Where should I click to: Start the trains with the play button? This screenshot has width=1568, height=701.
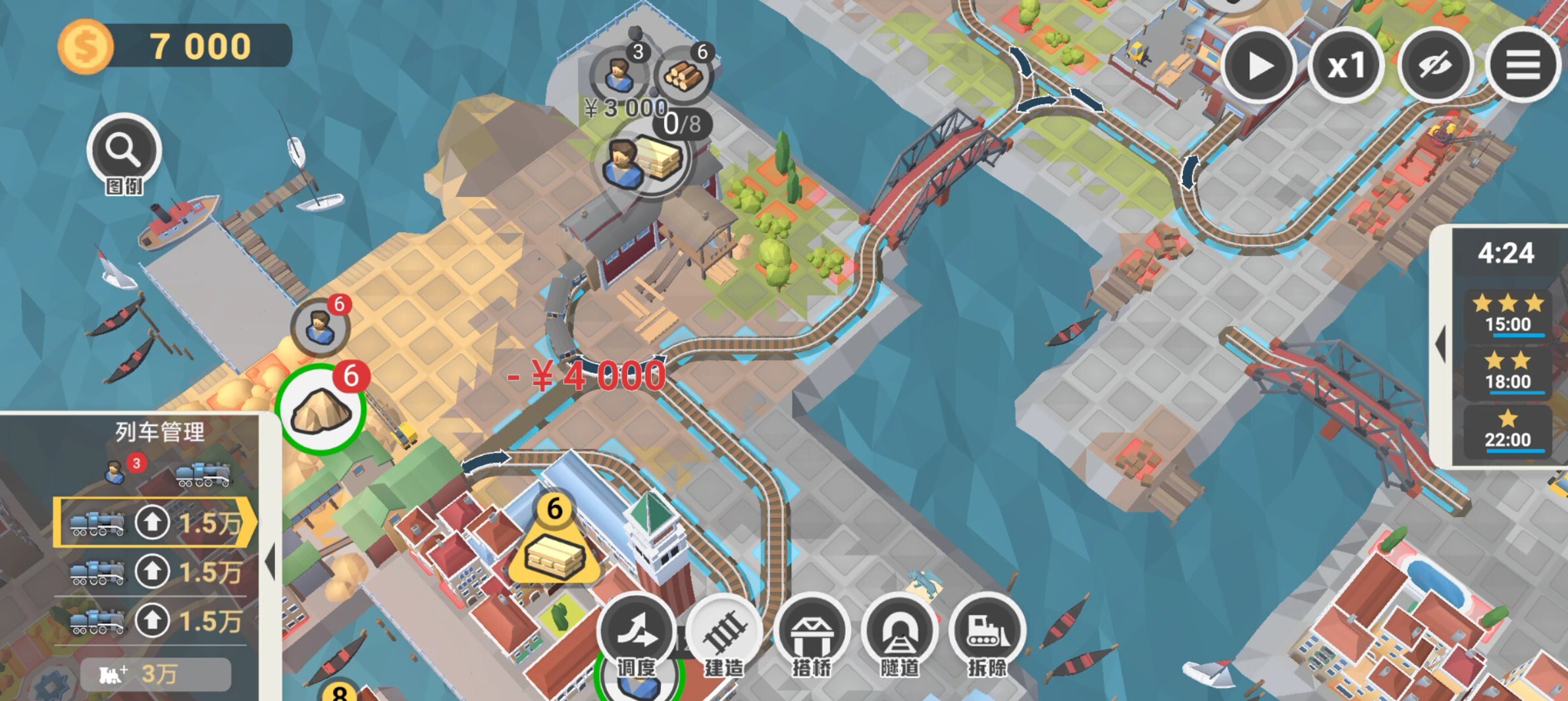click(x=1259, y=66)
